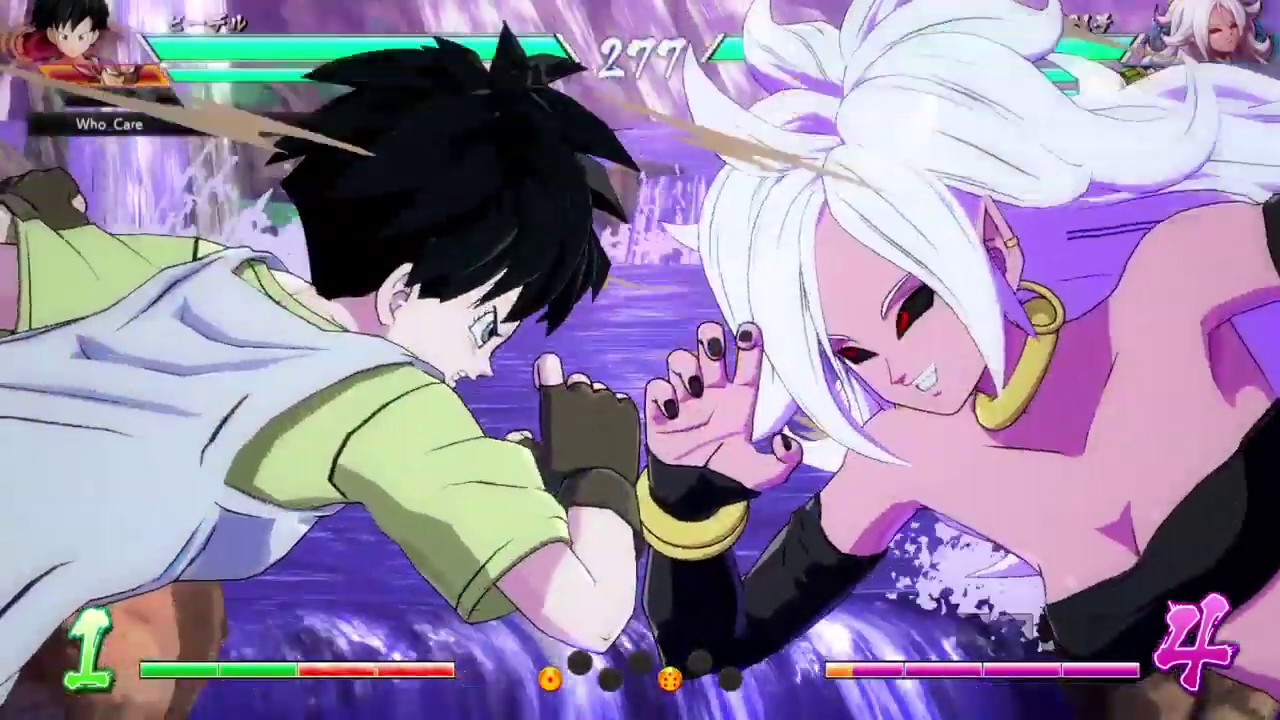Select the four-star Dragon Ball icon
The width and height of the screenshot is (1280, 720).
(672, 678)
